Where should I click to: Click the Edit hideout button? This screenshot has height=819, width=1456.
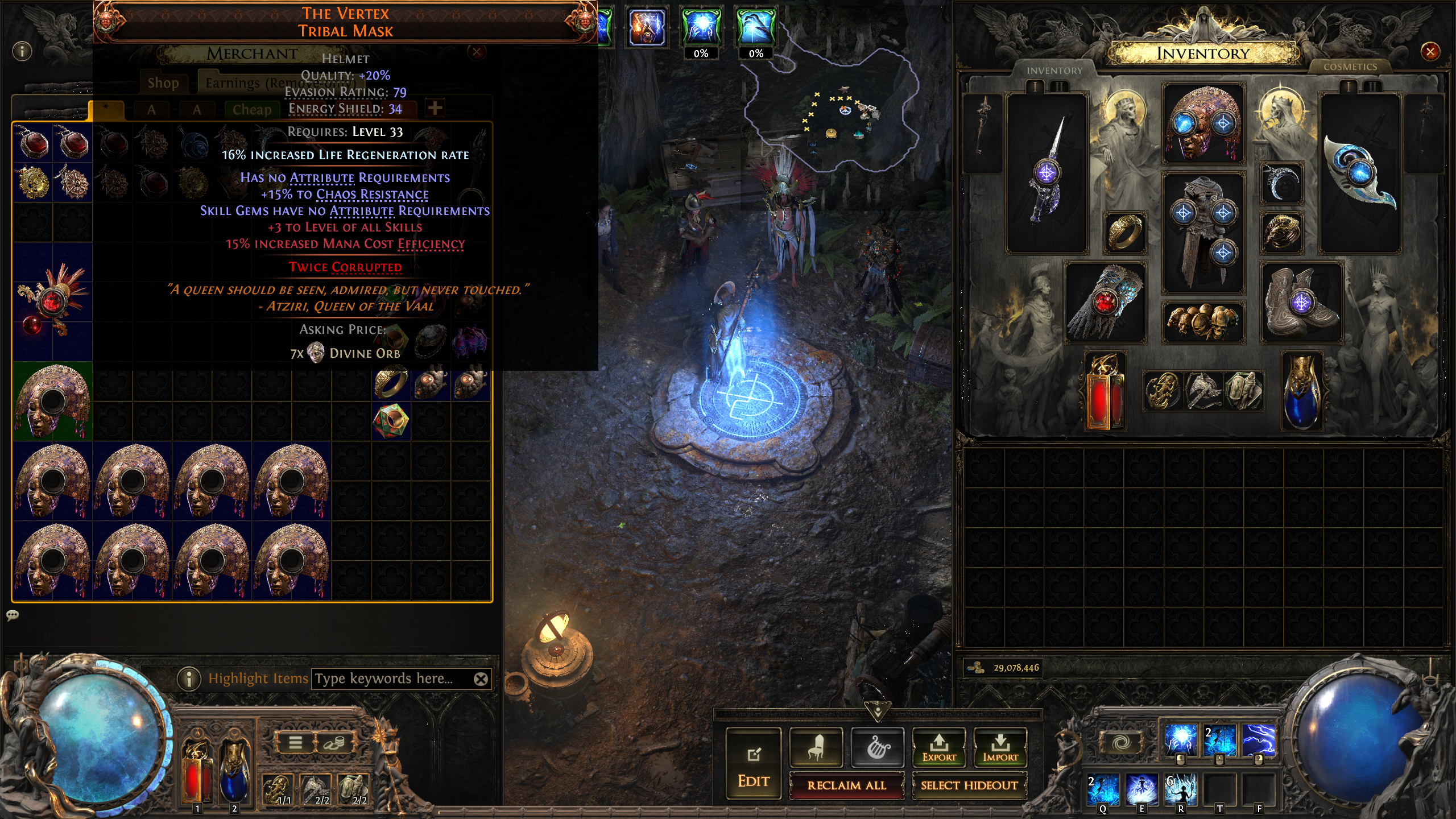click(x=754, y=763)
